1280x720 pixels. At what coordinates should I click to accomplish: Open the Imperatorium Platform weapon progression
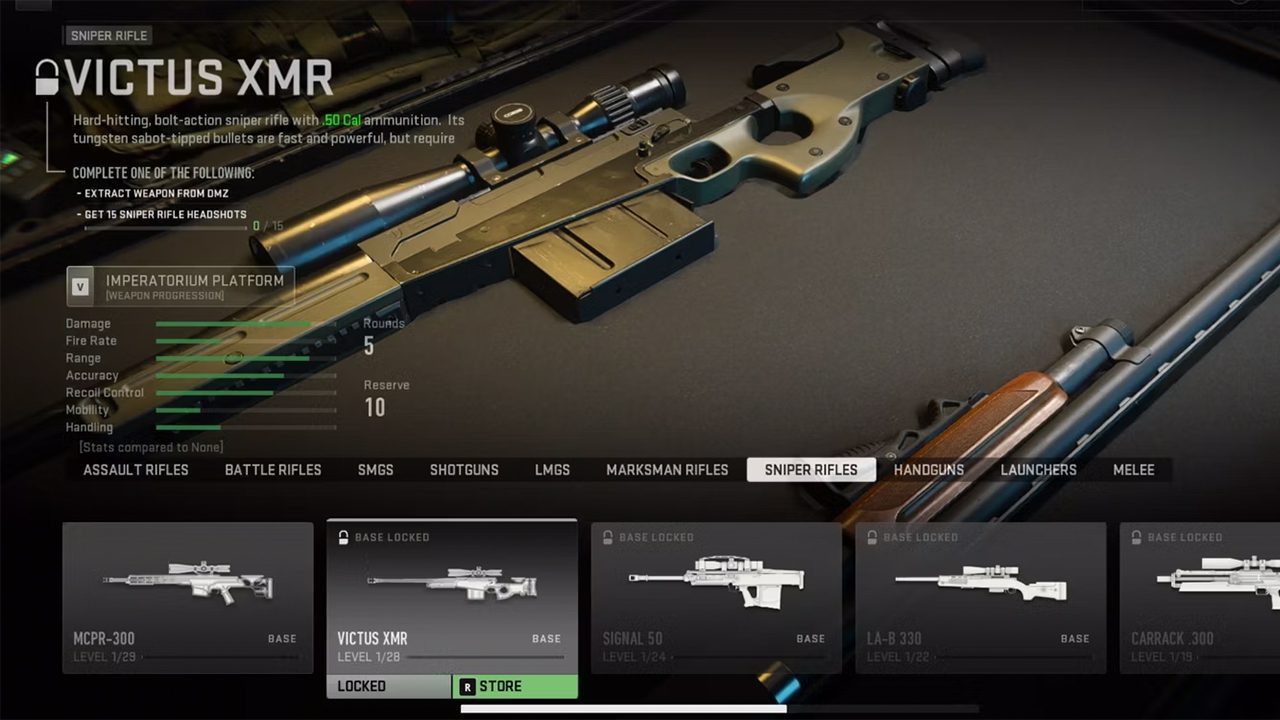click(x=181, y=286)
